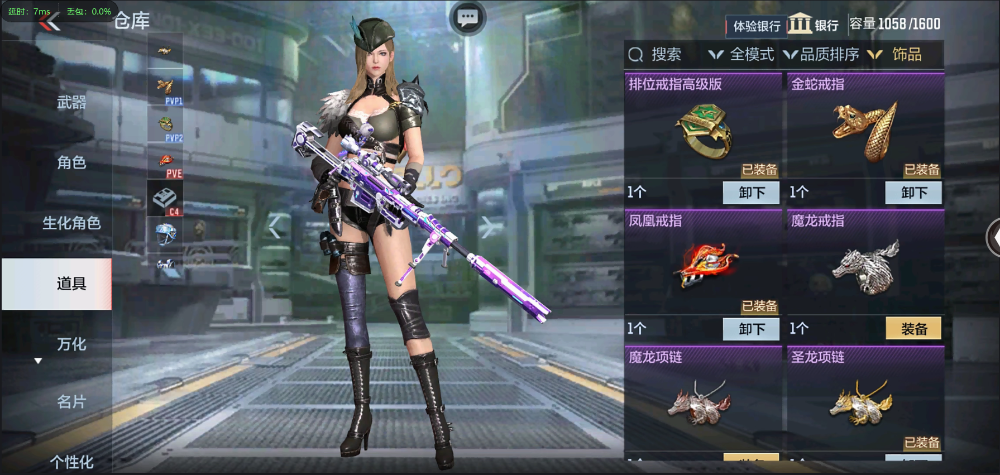Image resolution: width=1000 pixels, height=475 pixels.
Task: Select the PVP2 loadout icon
Action: 165,126
